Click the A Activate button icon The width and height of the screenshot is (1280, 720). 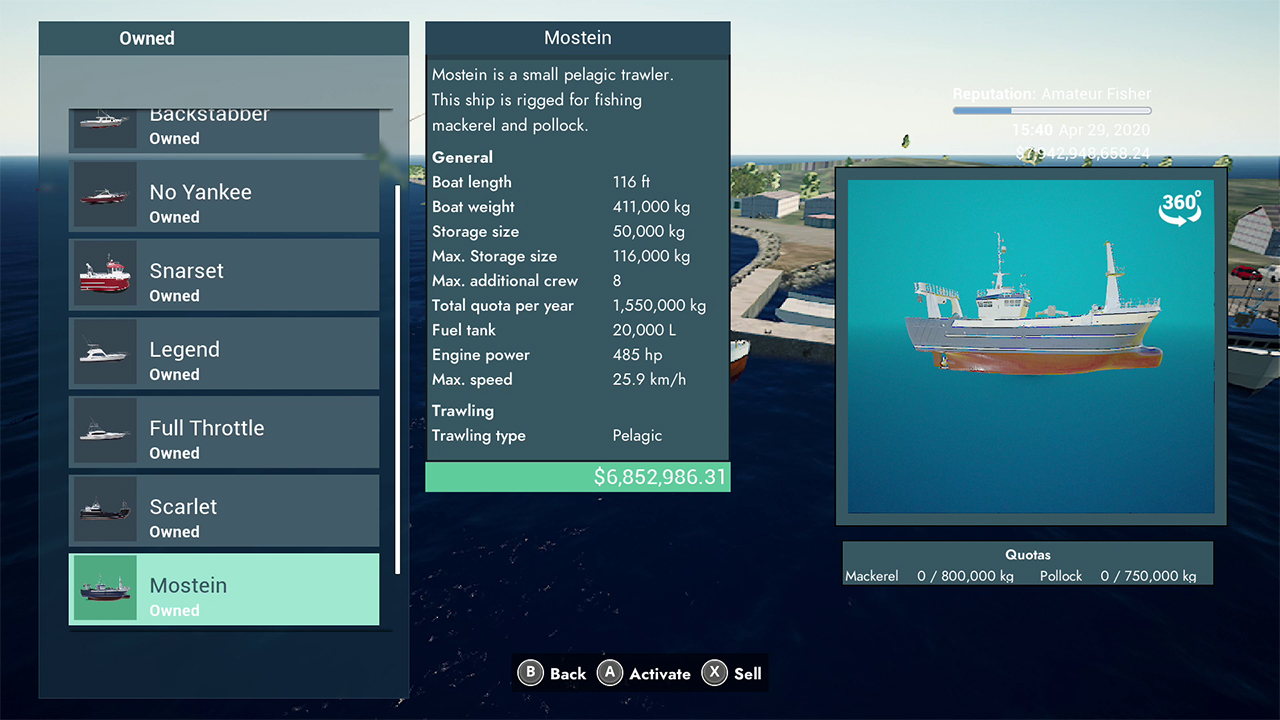coord(610,673)
